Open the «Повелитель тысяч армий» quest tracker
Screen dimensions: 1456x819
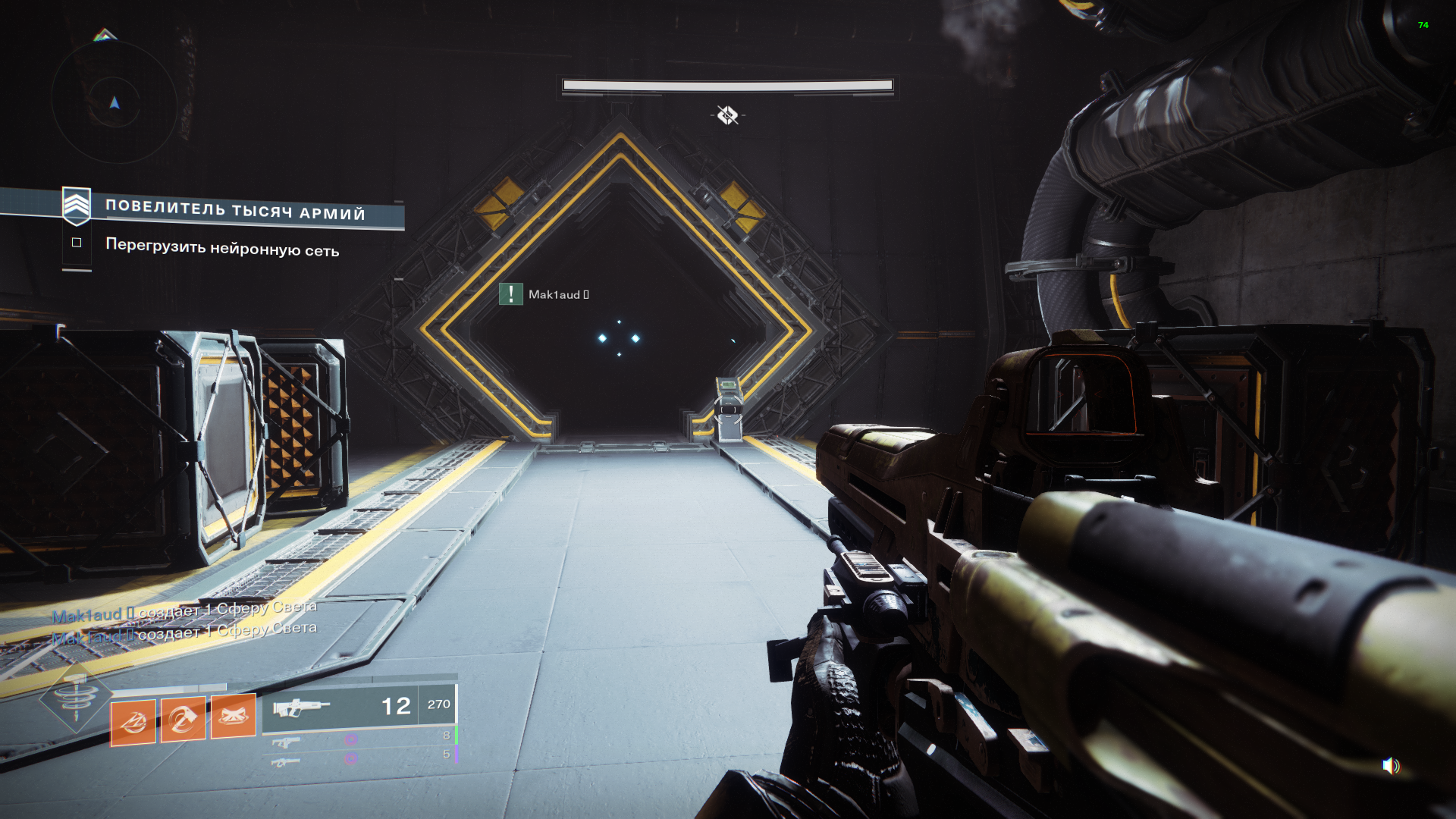click(x=234, y=209)
